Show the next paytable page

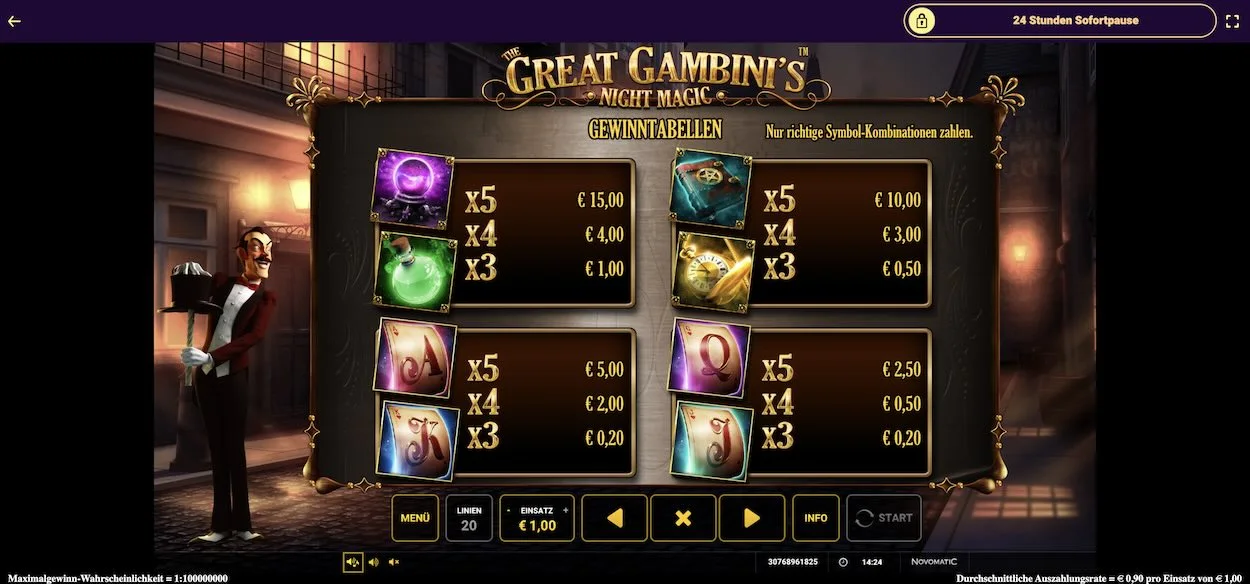click(x=751, y=518)
